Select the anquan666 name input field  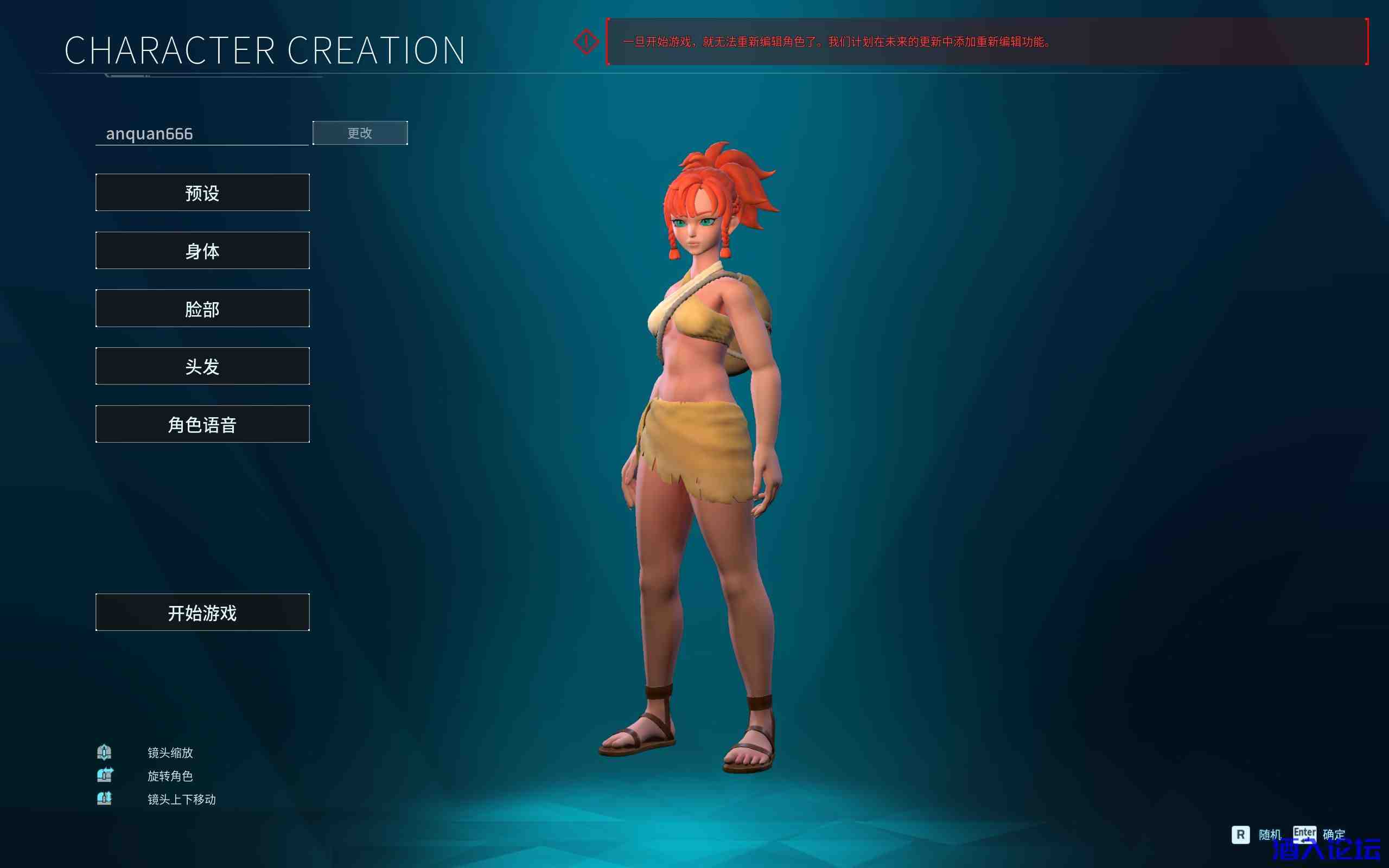pyautogui.click(x=201, y=133)
